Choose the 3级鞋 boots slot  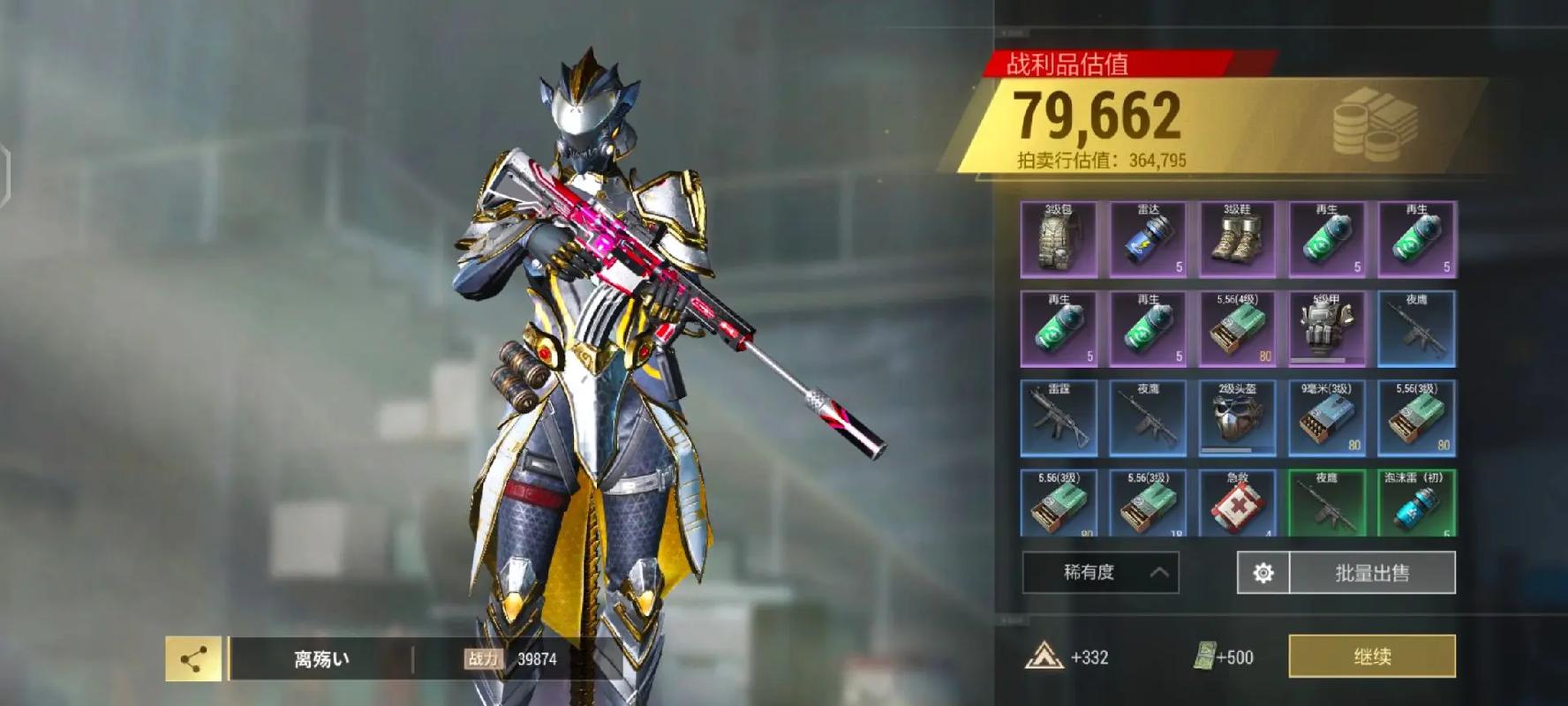(x=1237, y=239)
